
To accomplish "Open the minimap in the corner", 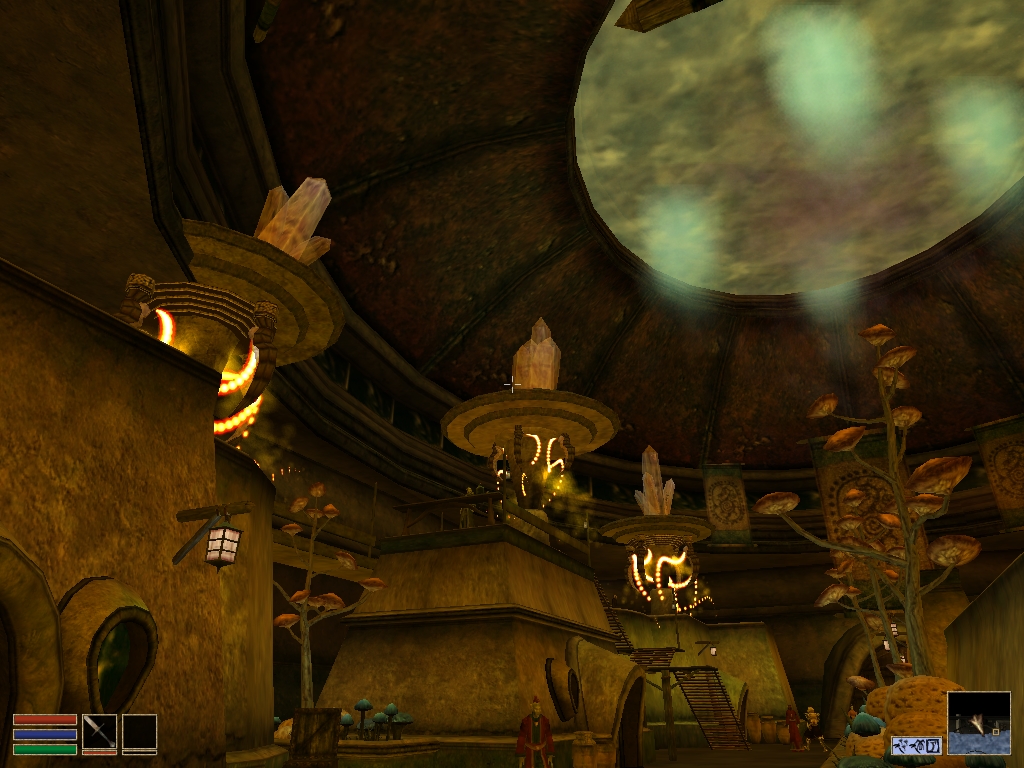I will pos(978,722).
